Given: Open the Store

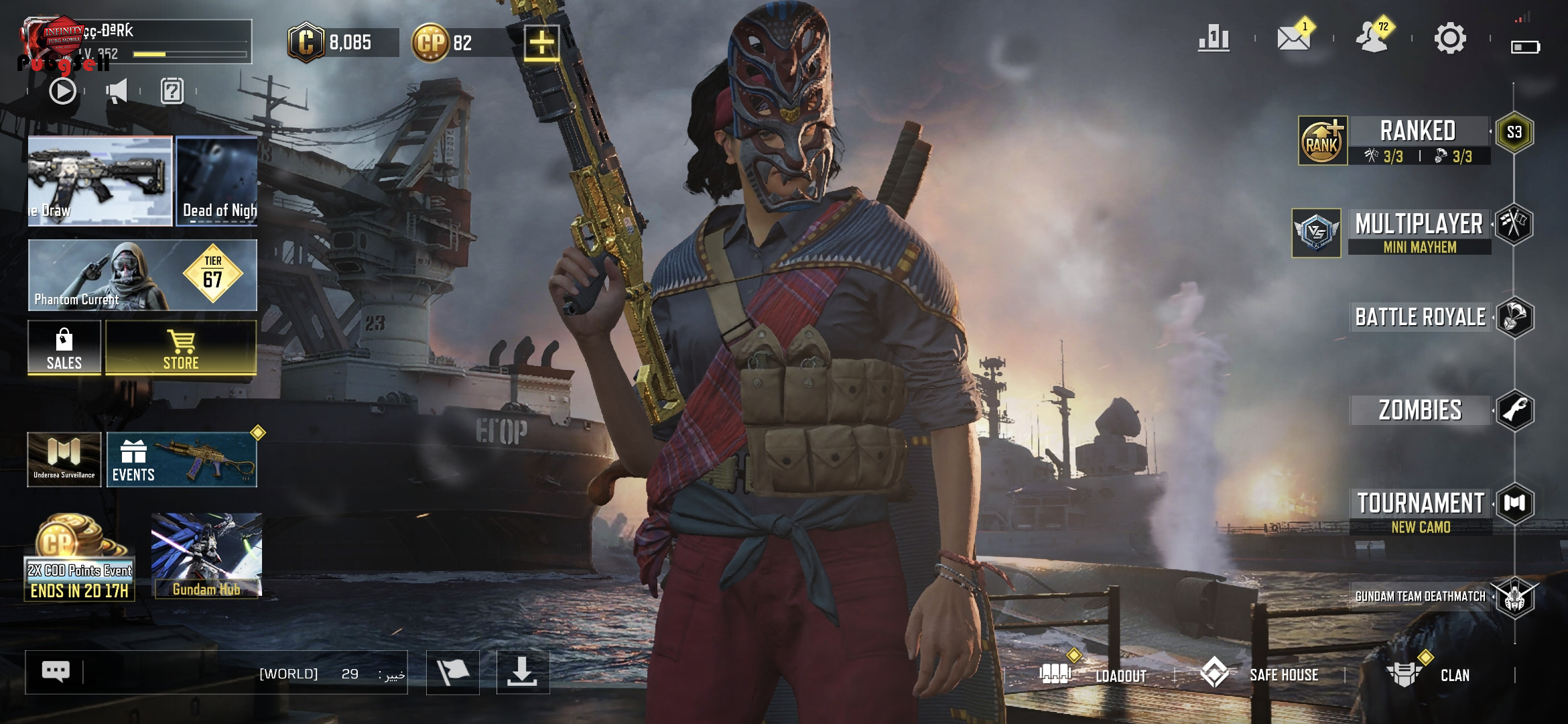Looking at the screenshot, I should click(181, 347).
